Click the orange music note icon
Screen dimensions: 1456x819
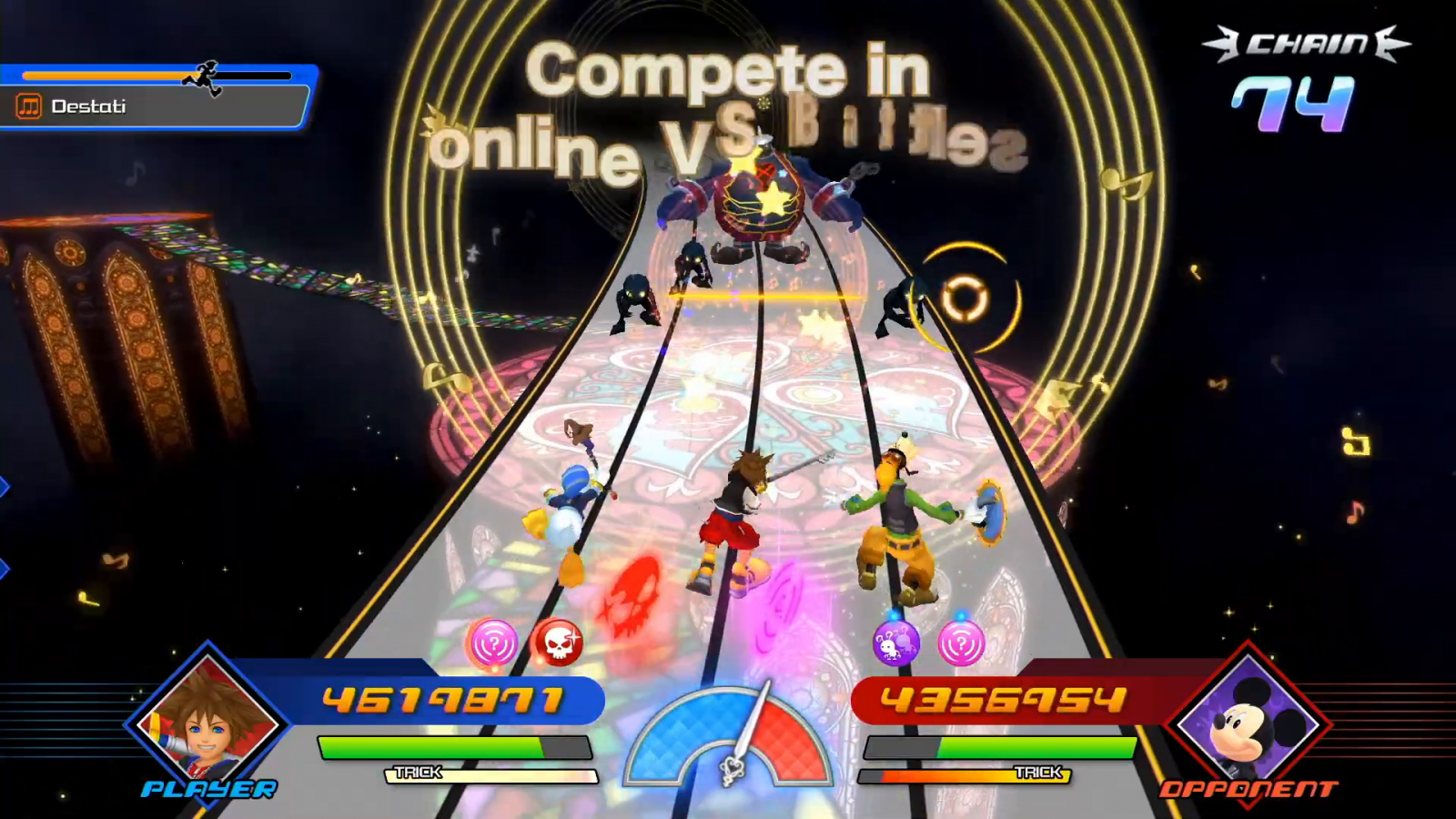[x=29, y=106]
